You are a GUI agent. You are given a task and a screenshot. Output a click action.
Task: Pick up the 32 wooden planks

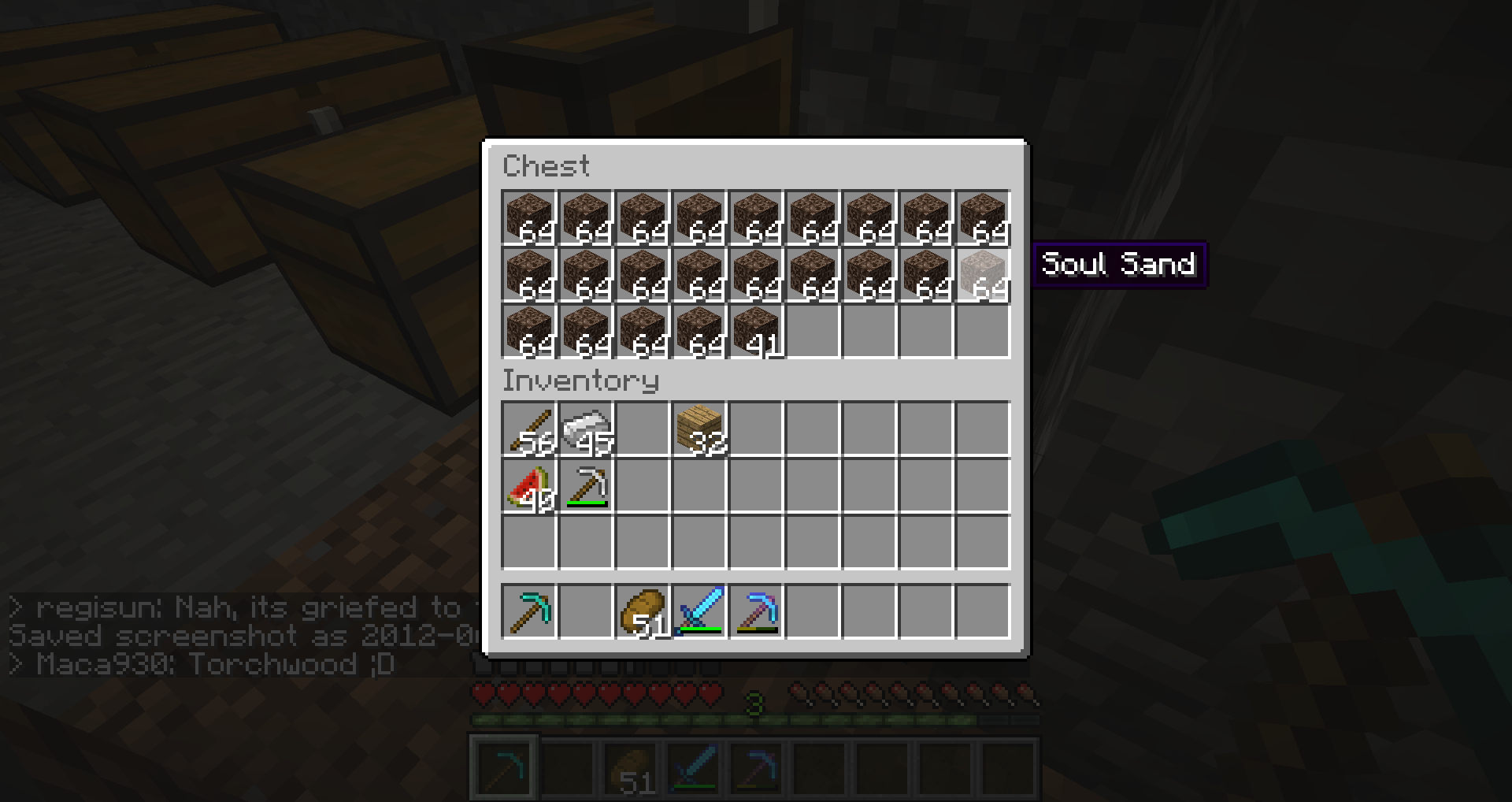tap(699, 429)
